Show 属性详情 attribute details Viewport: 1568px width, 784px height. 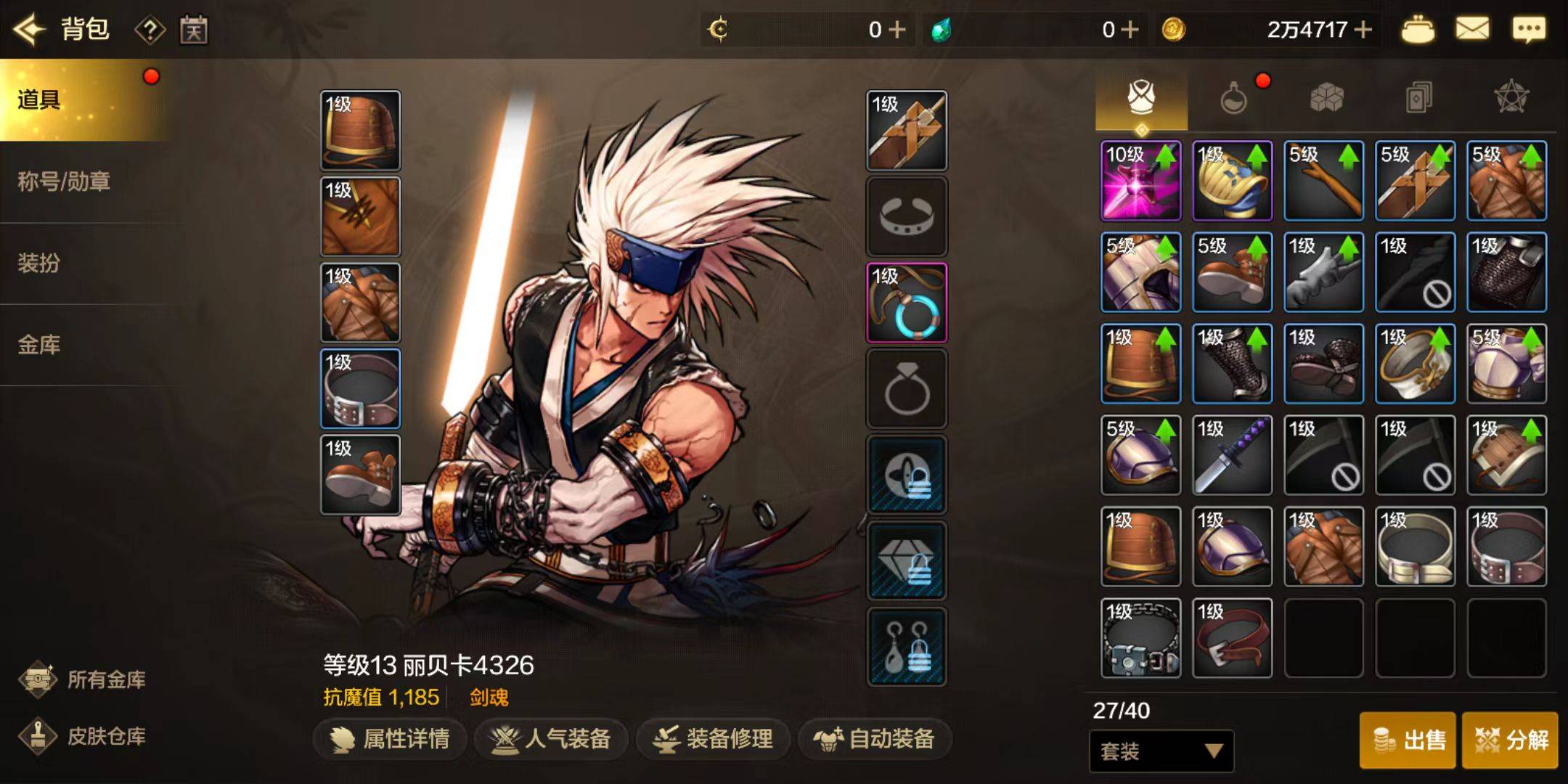tap(390, 739)
